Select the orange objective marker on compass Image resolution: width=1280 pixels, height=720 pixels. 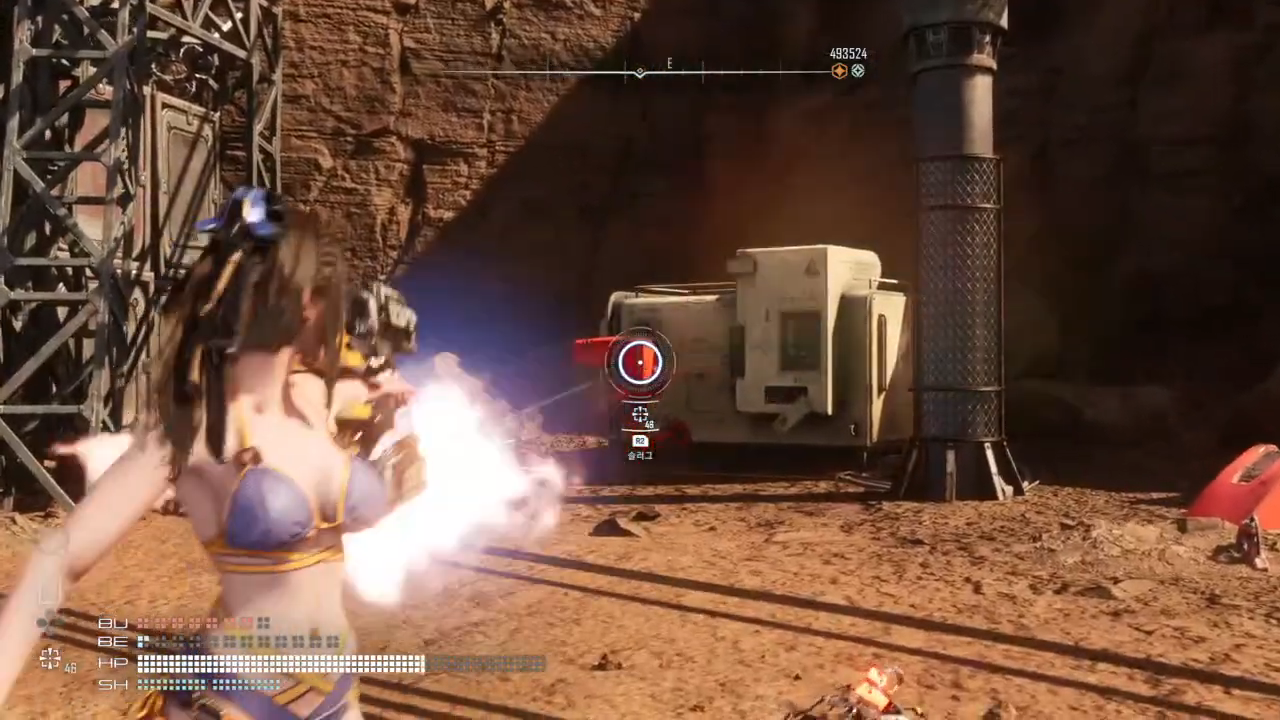[x=839, y=71]
